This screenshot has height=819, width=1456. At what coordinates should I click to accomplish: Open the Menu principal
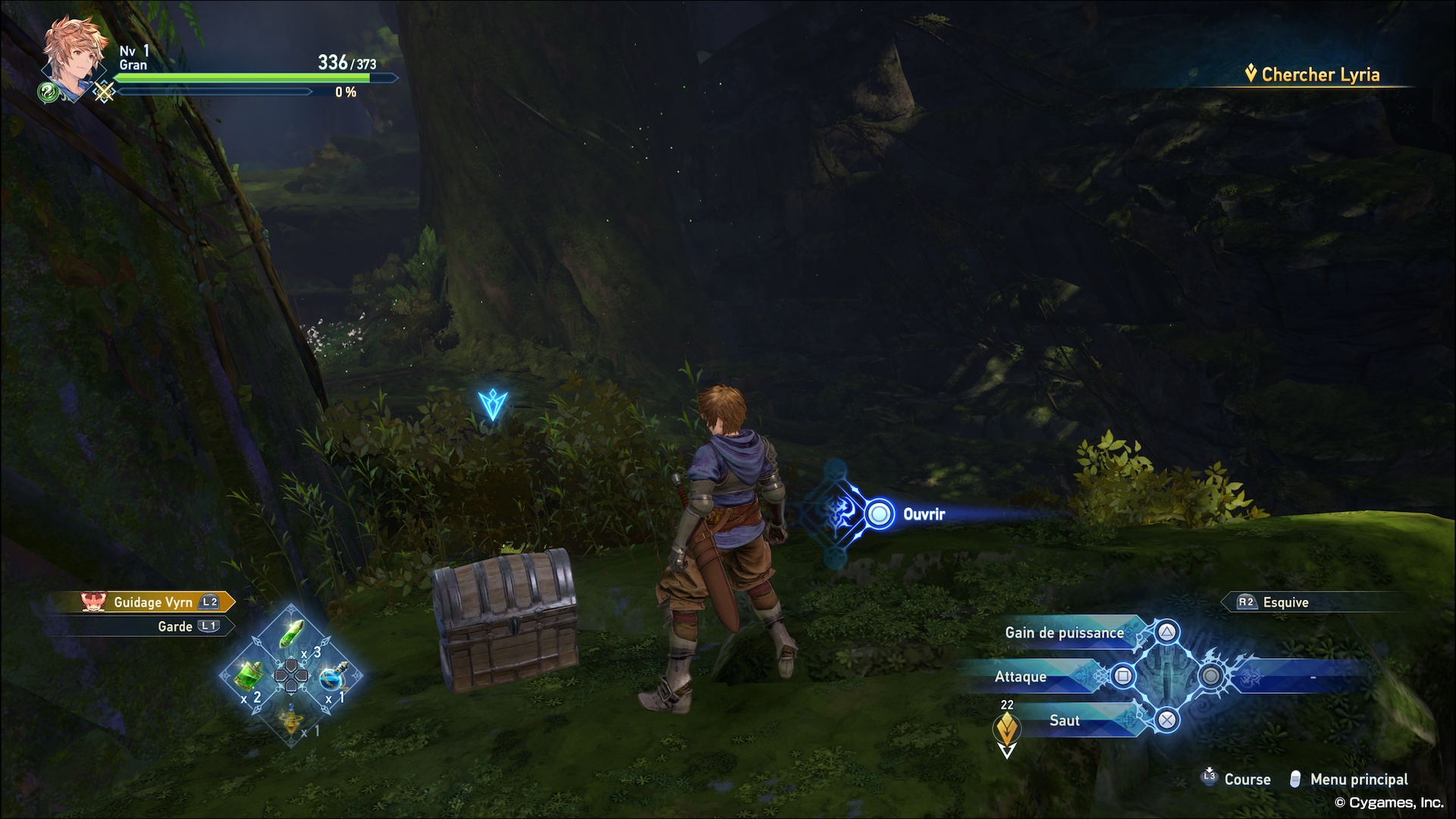pyautogui.click(x=1358, y=779)
